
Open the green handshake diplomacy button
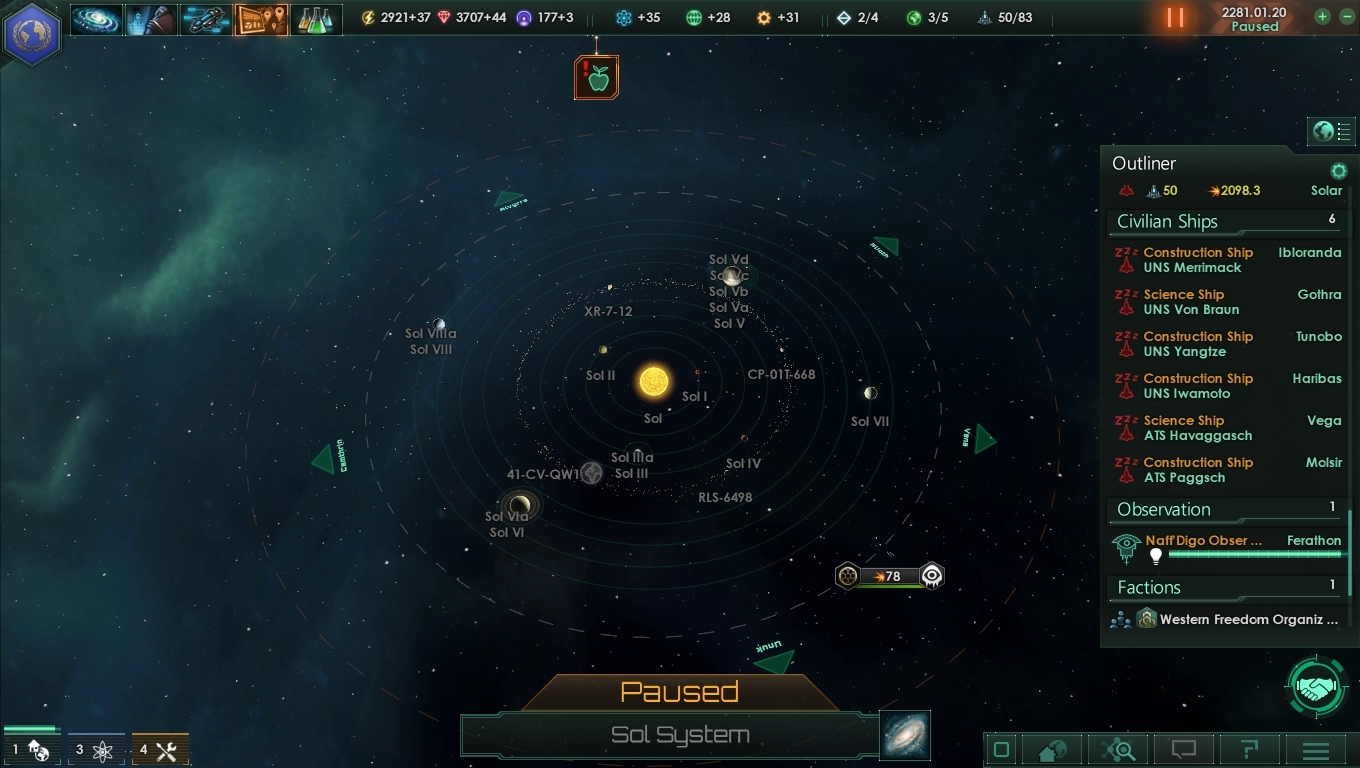coord(1317,688)
